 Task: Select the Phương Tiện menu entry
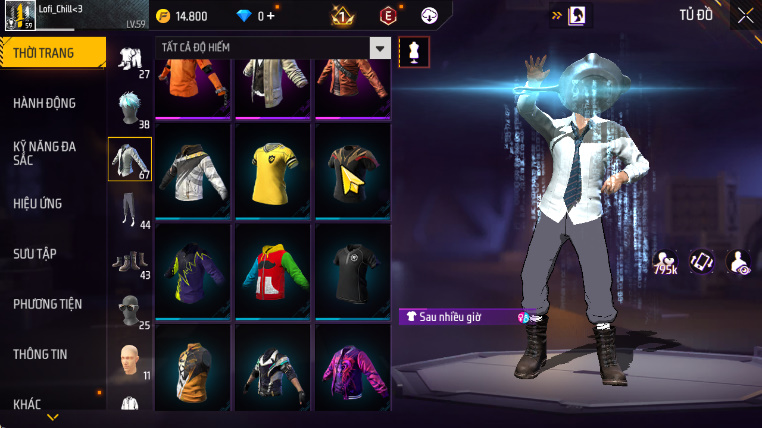[48, 304]
